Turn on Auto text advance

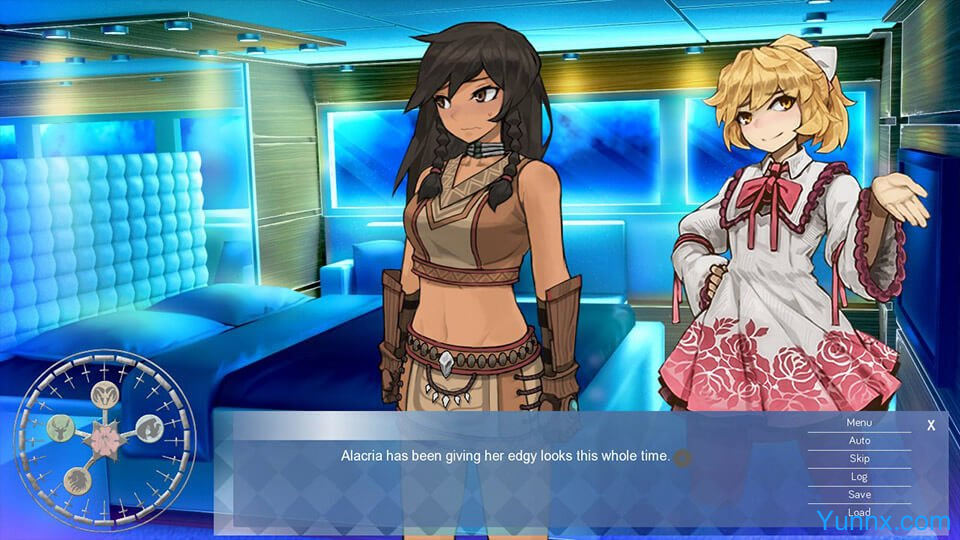click(x=859, y=440)
